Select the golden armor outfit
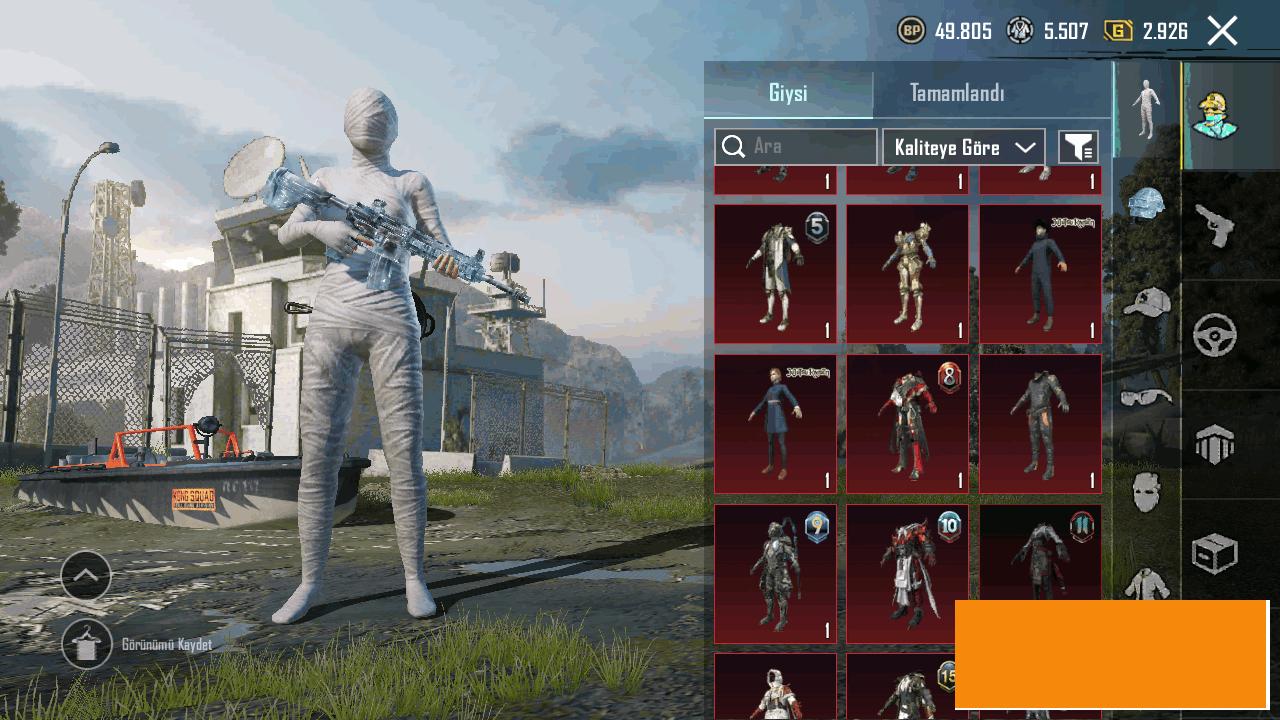 (907, 274)
